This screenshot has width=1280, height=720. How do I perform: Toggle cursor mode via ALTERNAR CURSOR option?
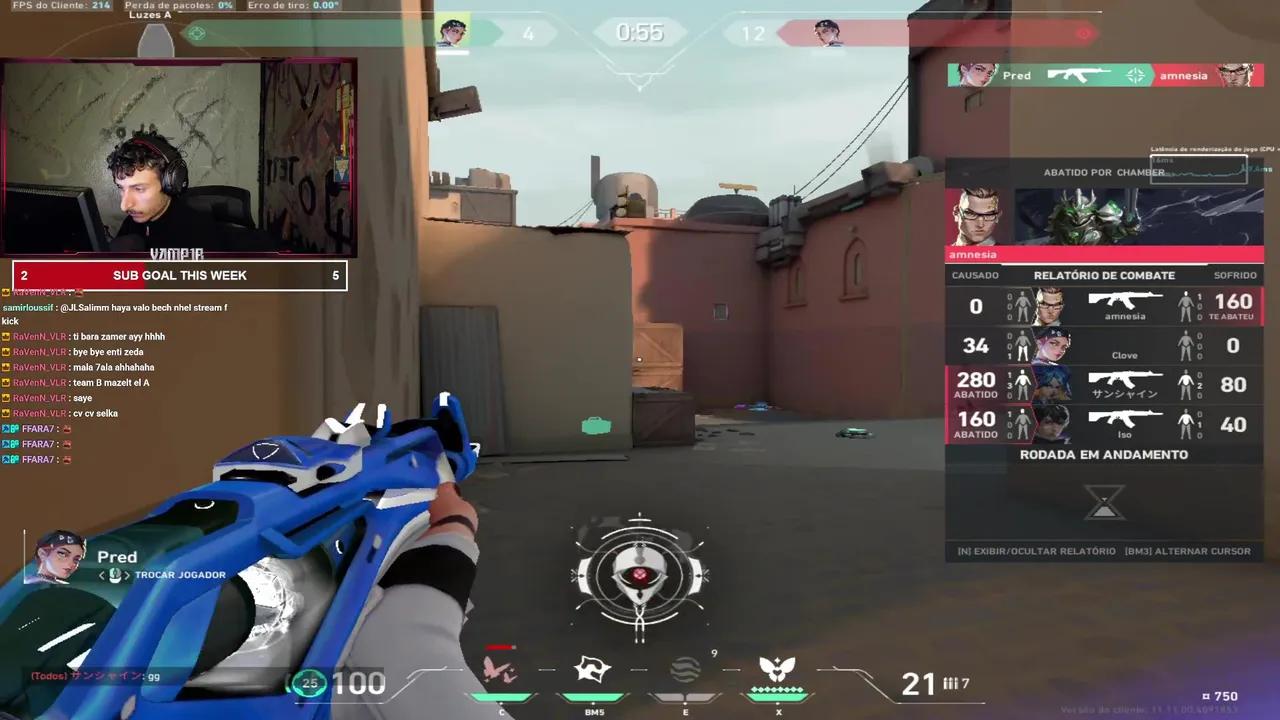point(1189,551)
